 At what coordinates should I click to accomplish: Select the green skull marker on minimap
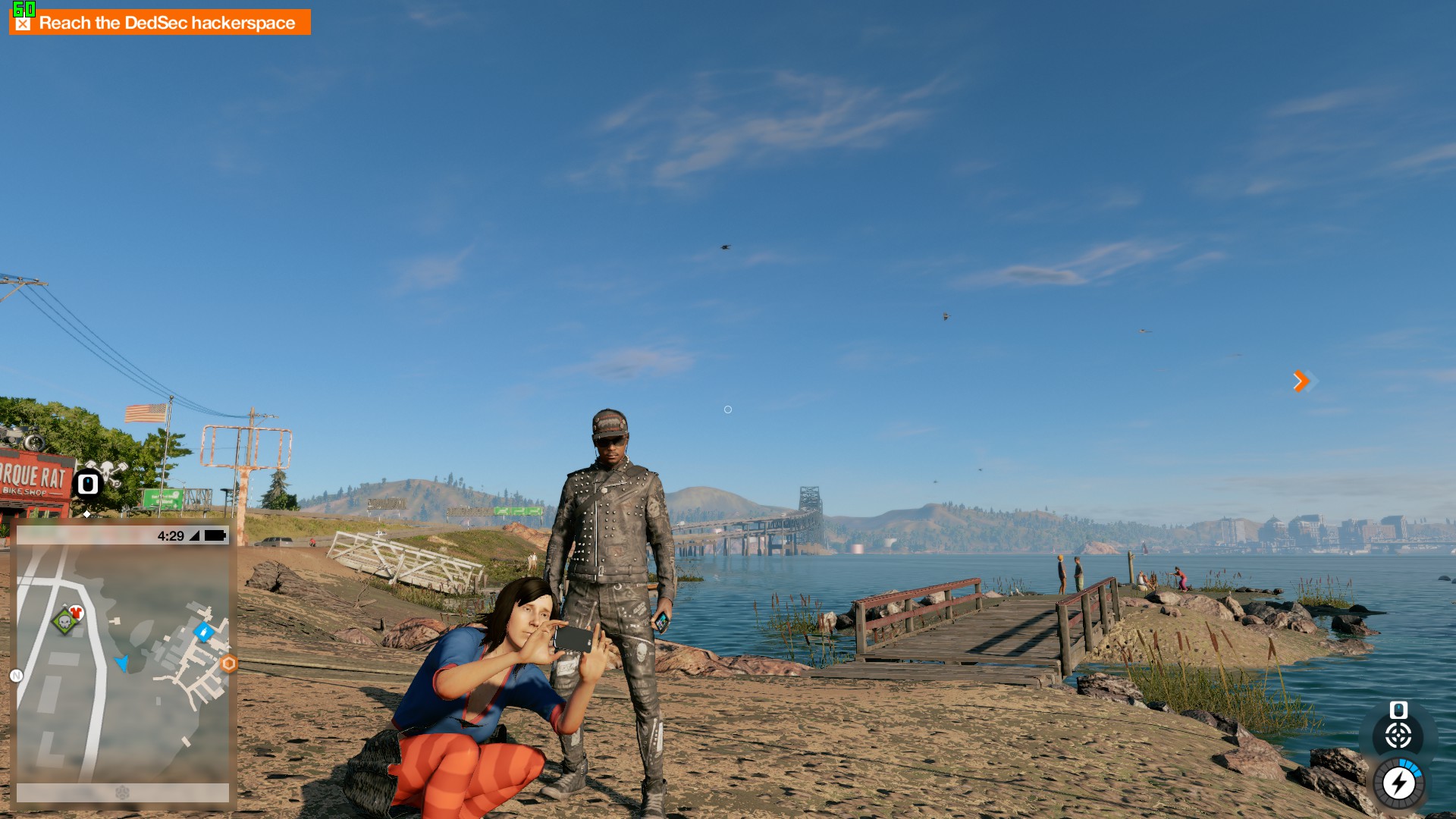coord(64,622)
